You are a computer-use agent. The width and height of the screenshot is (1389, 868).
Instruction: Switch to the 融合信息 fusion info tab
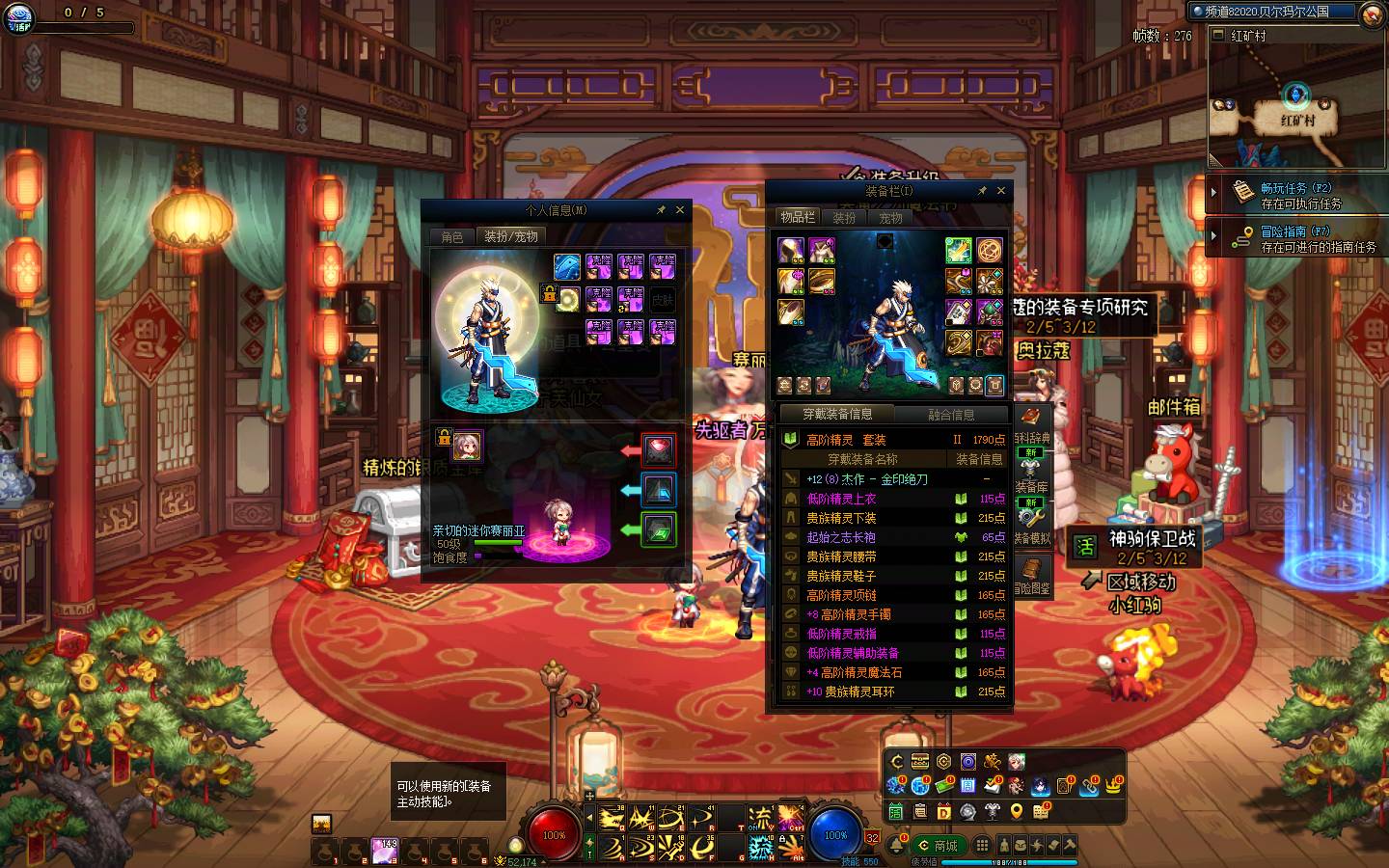click(x=951, y=415)
